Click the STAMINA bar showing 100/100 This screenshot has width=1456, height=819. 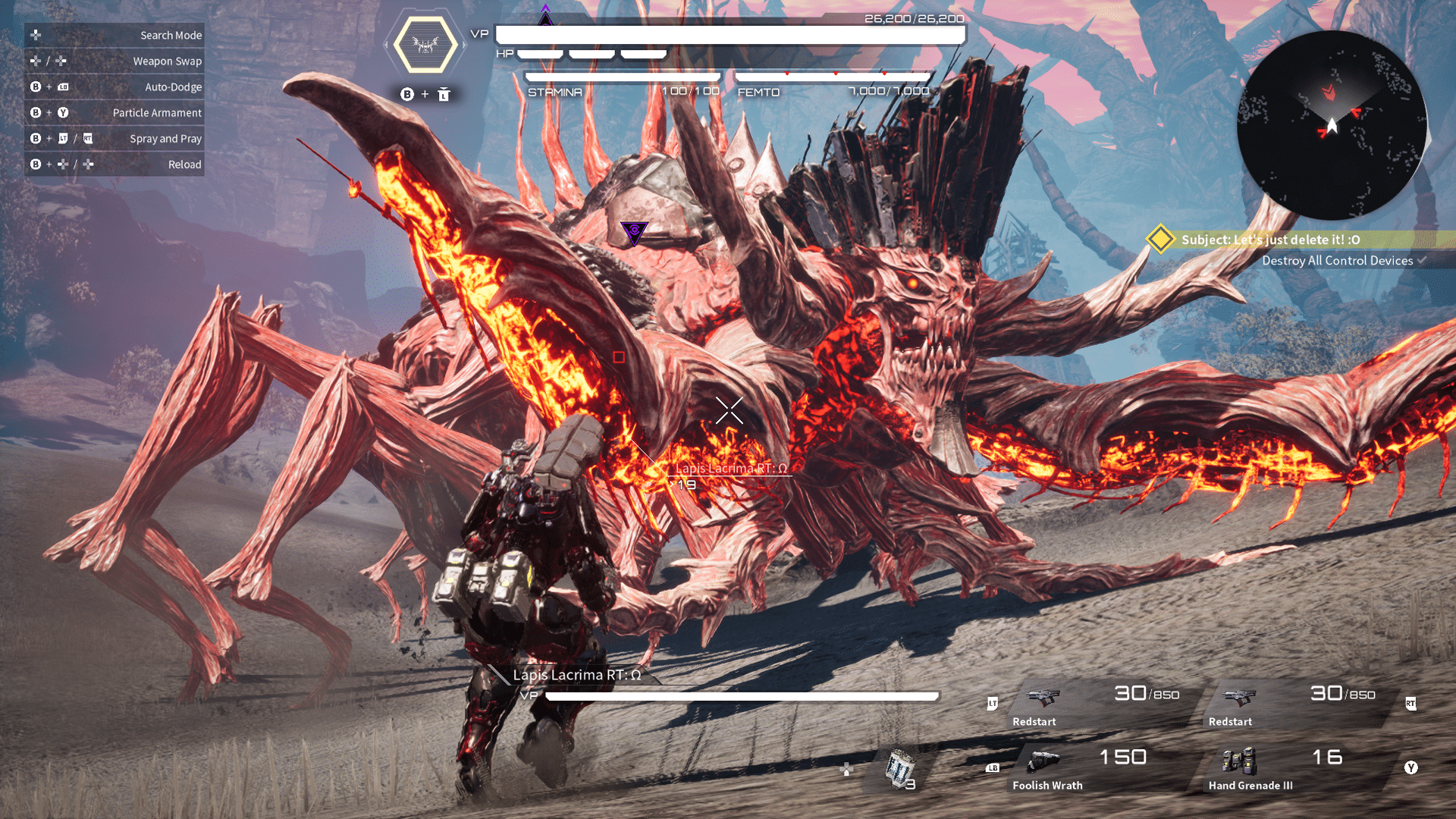tap(622, 77)
